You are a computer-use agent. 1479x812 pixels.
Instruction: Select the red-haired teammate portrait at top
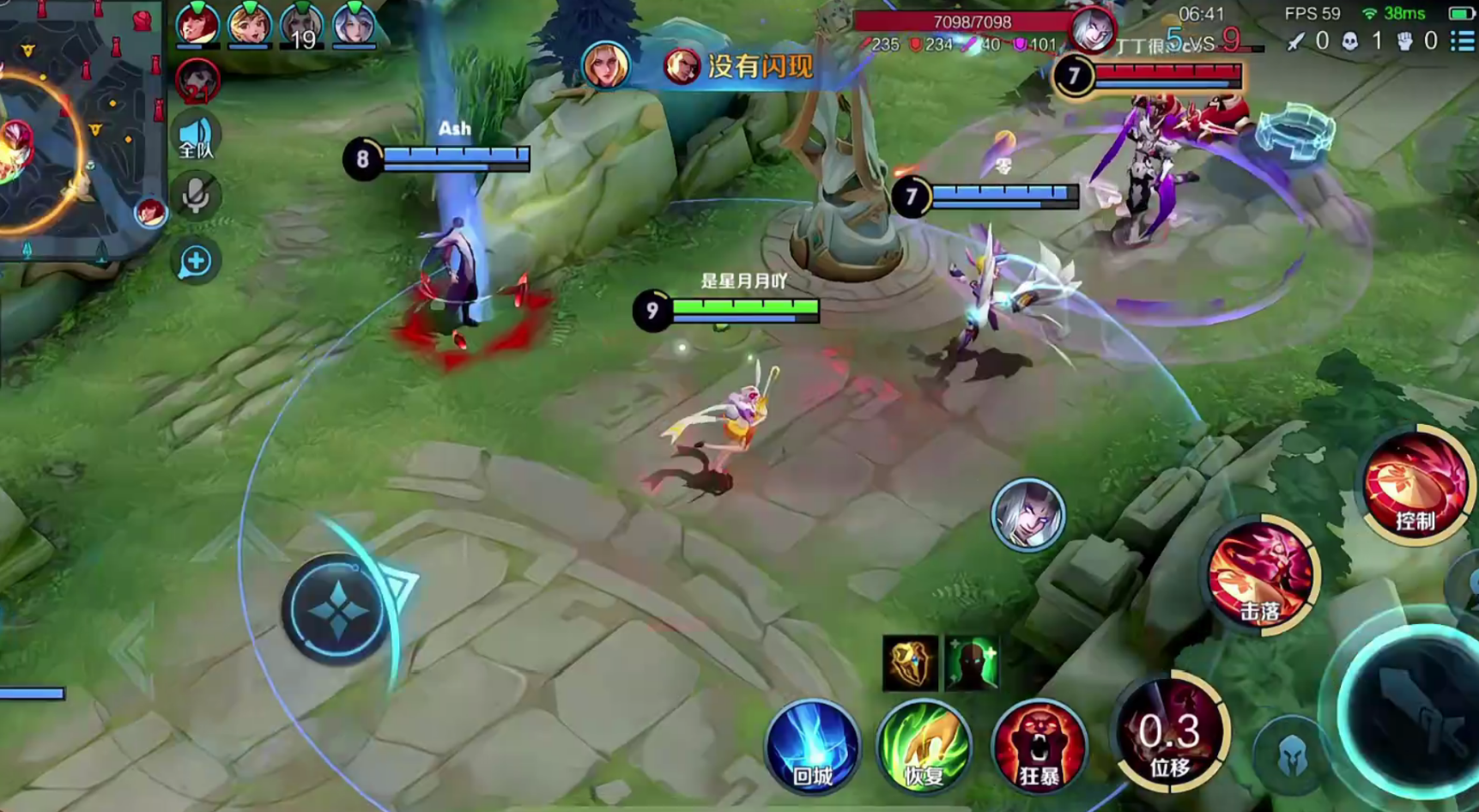click(197, 23)
